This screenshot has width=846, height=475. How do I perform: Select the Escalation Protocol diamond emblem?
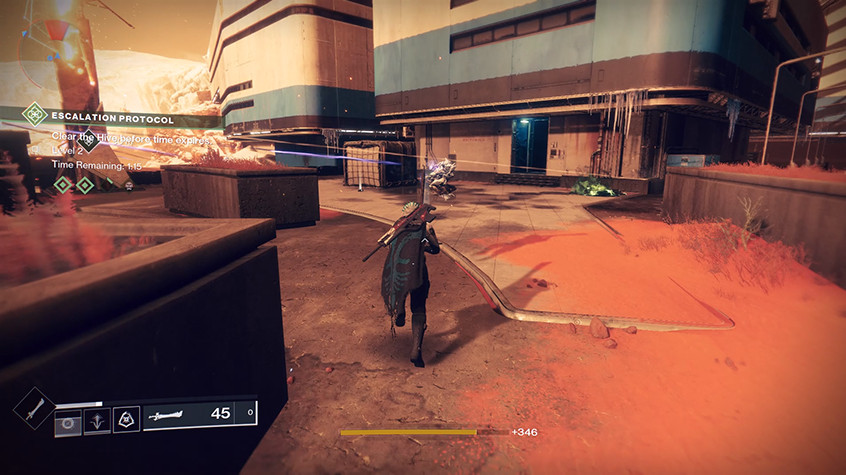pos(35,113)
